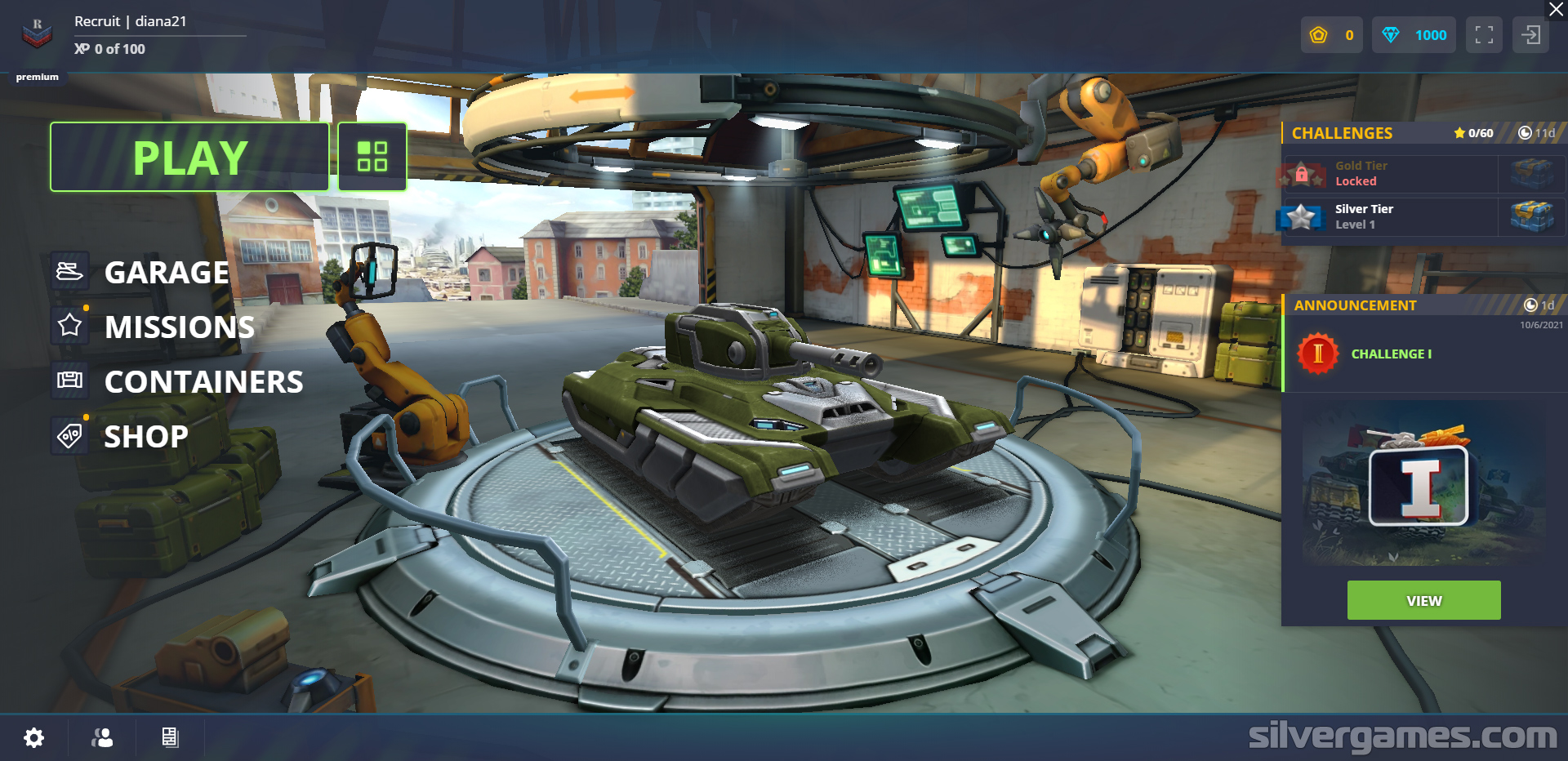This screenshot has height=761, width=1568.
Task: Click the crystals counter showing 1000
Action: coord(1414,34)
